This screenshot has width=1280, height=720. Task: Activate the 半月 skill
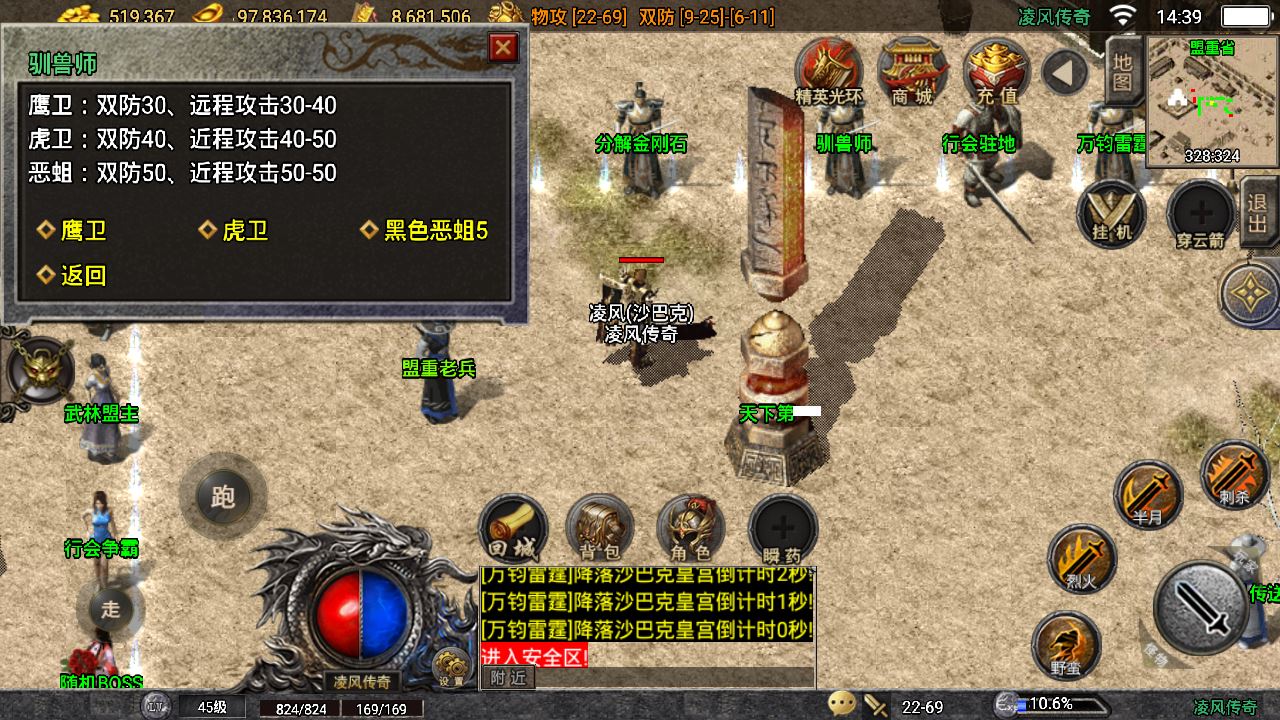point(1148,494)
